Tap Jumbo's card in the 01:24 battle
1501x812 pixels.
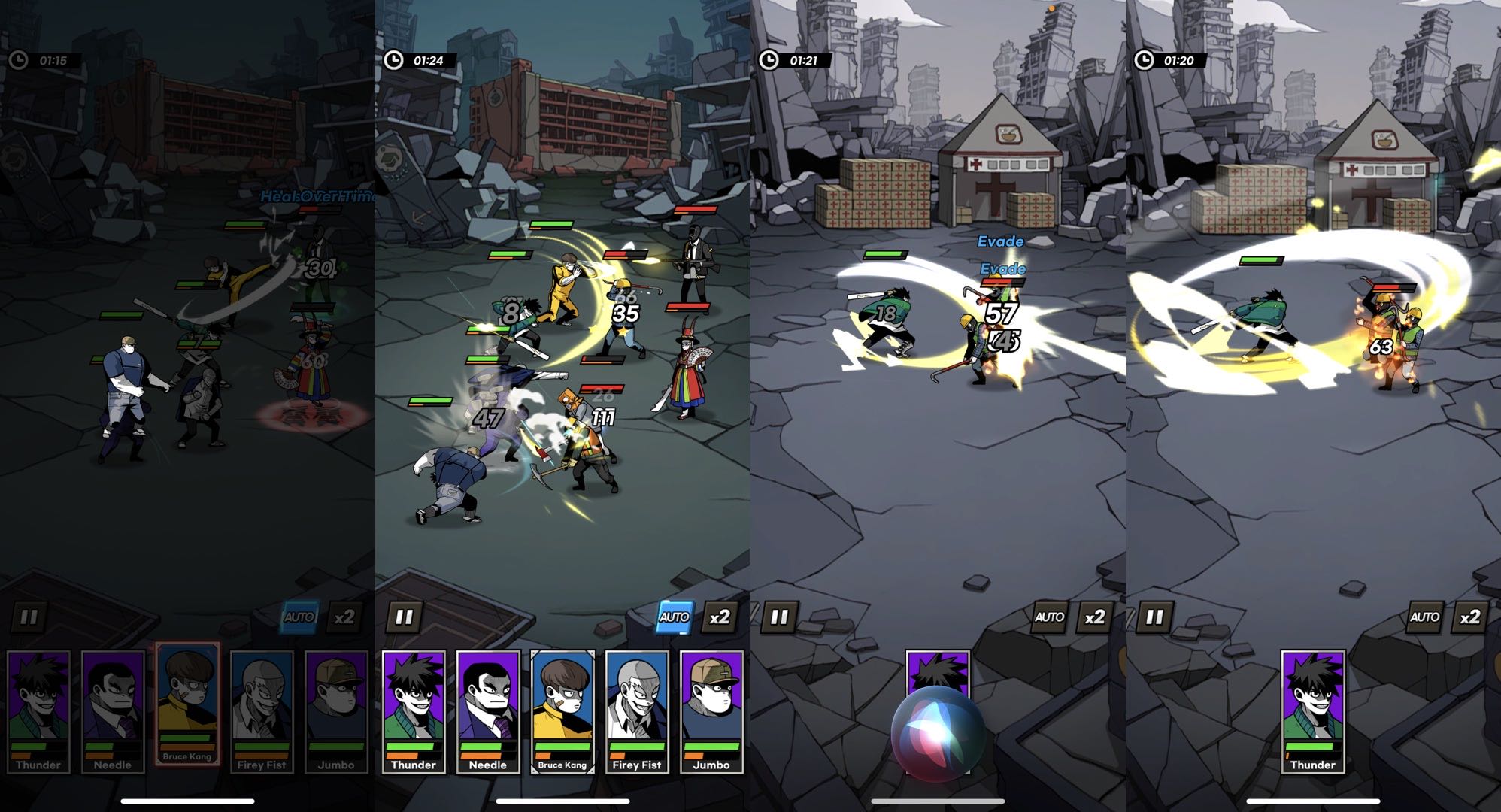[711, 710]
